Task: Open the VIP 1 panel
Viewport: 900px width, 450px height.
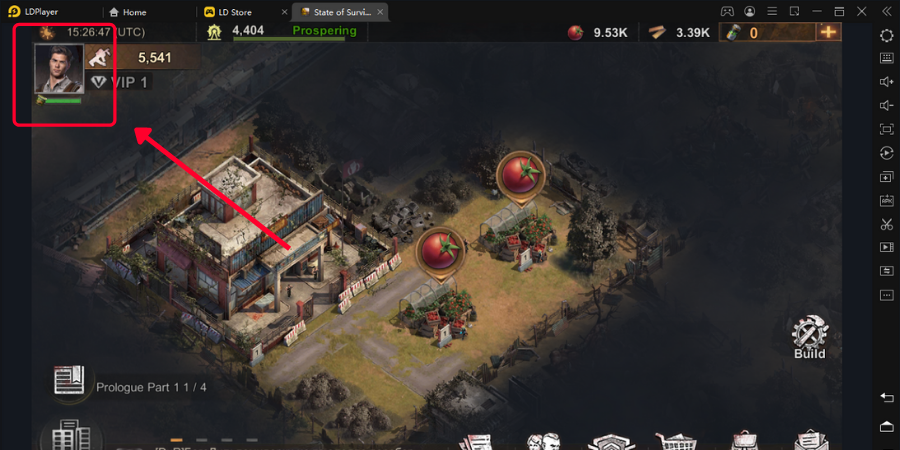Action: [x=119, y=82]
